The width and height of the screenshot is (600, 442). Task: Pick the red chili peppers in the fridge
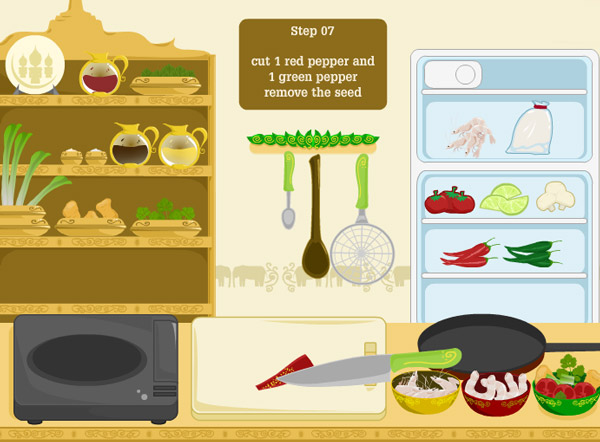[x=469, y=253]
